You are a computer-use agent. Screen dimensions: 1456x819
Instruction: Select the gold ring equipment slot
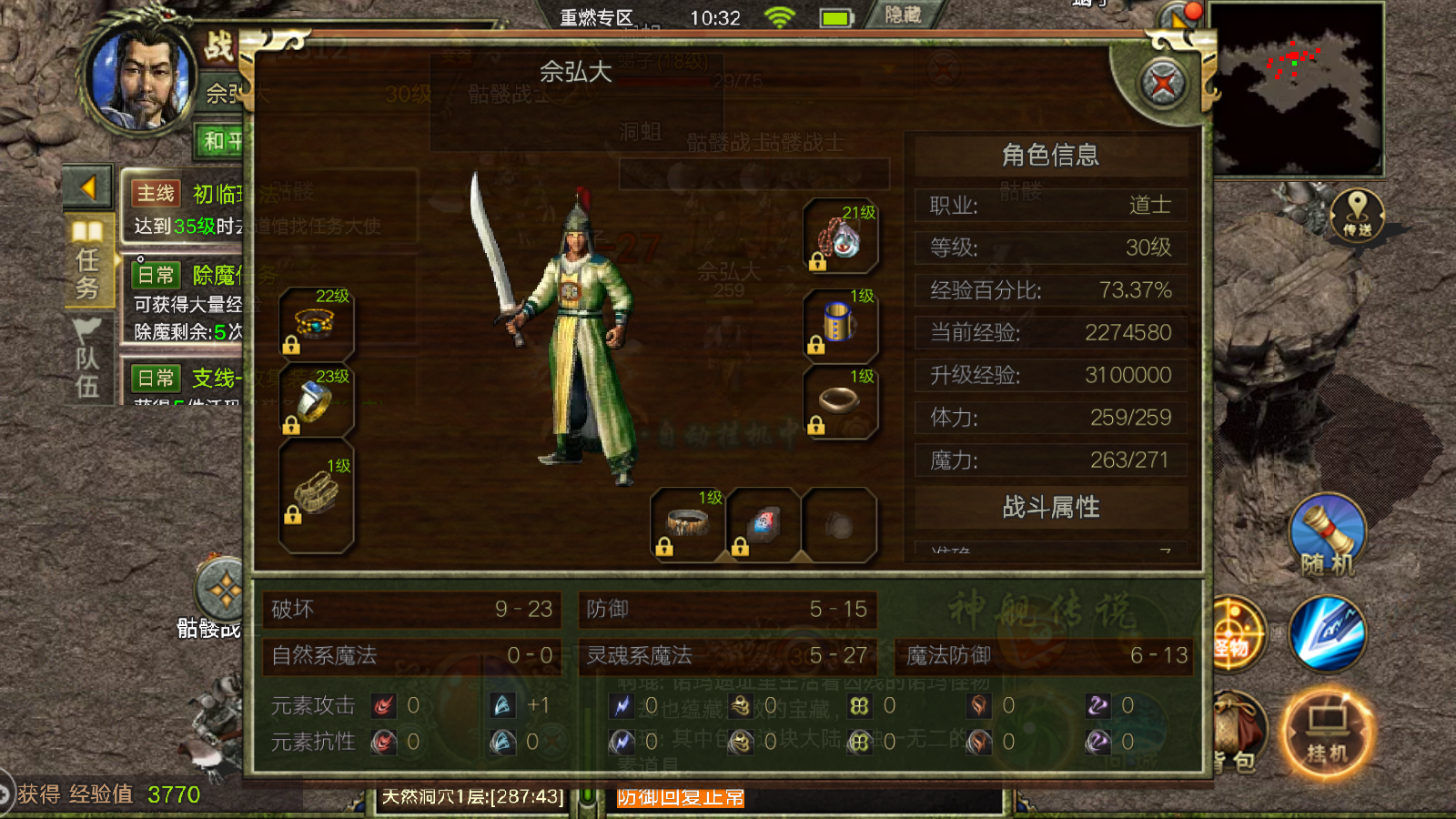point(840,401)
